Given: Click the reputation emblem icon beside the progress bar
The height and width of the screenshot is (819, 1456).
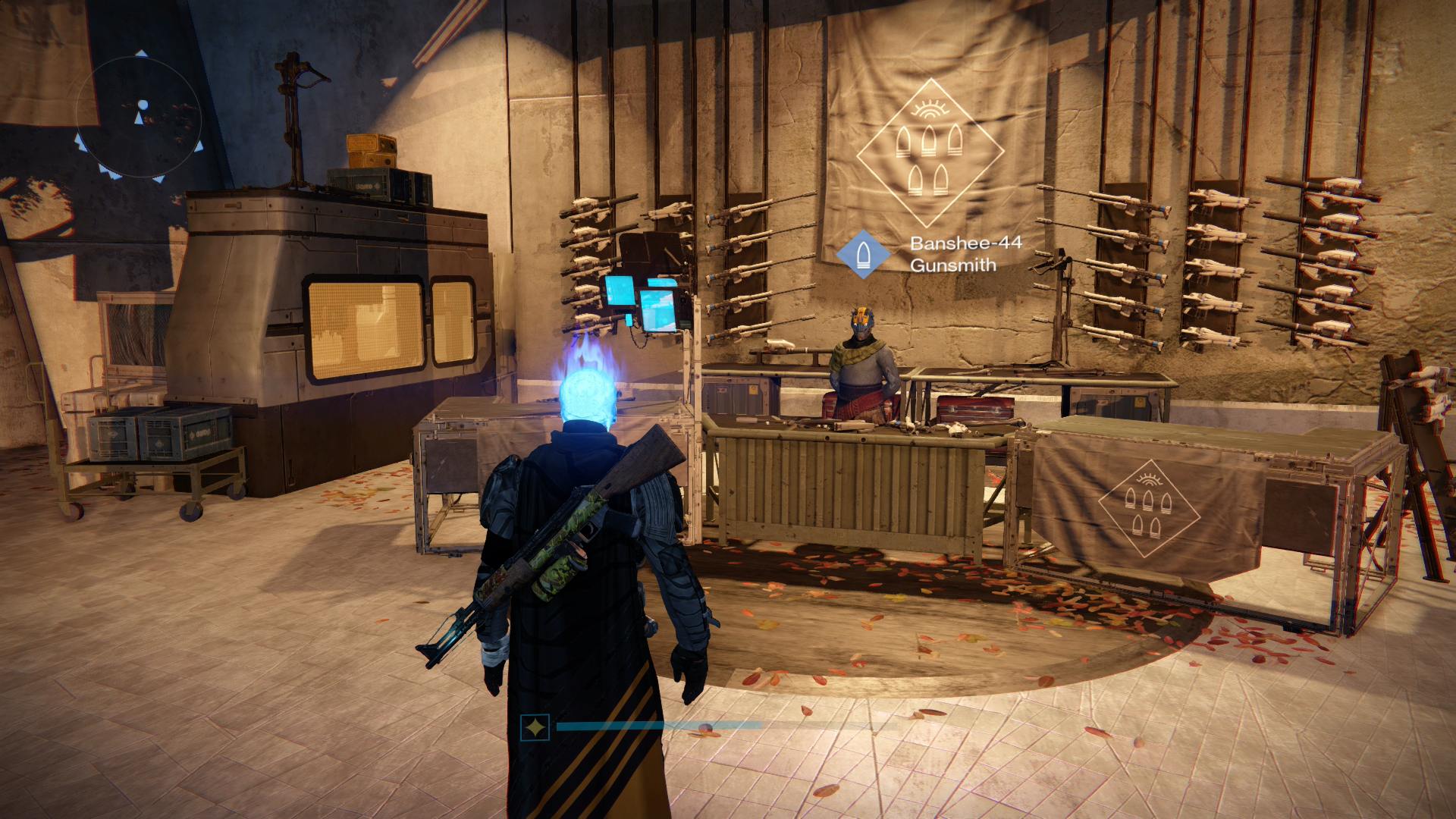Looking at the screenshot, I should point(535,728).
